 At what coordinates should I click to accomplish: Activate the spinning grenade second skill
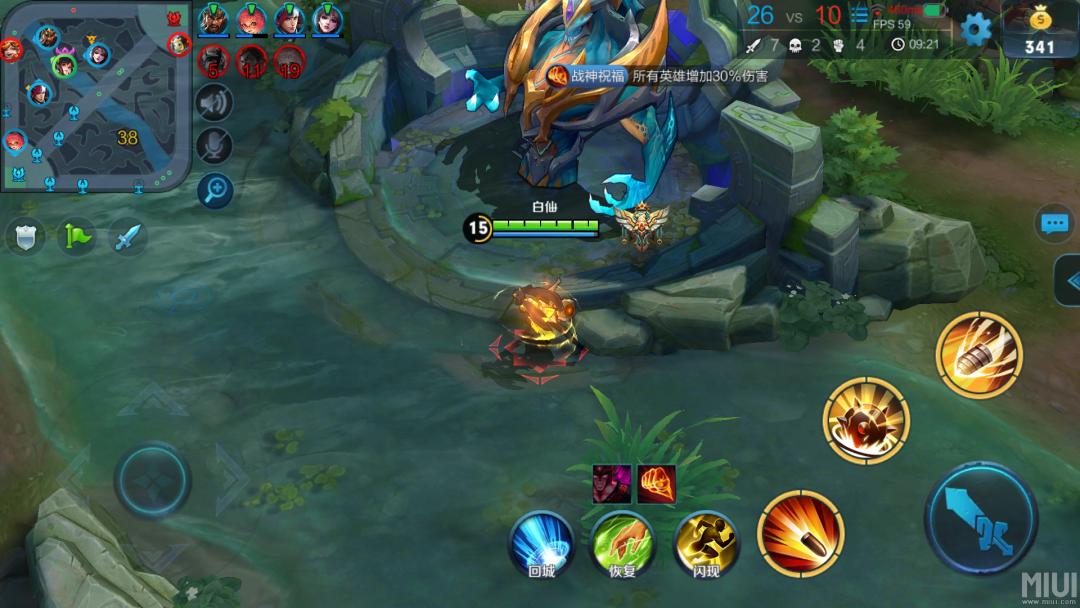tap(866, 421)
